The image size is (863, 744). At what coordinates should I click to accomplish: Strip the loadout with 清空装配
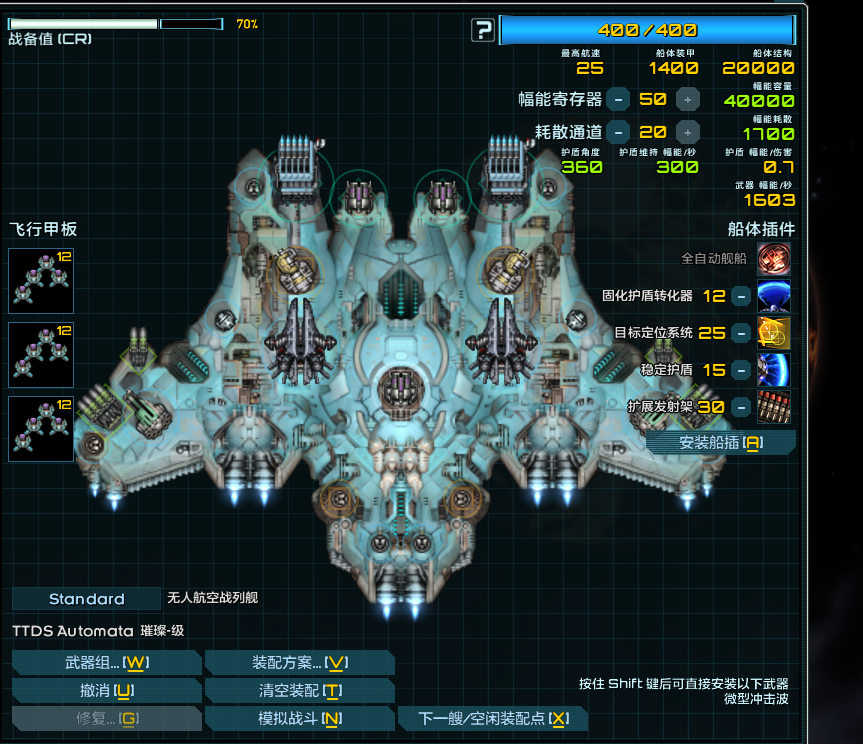(x=299, y=691)
